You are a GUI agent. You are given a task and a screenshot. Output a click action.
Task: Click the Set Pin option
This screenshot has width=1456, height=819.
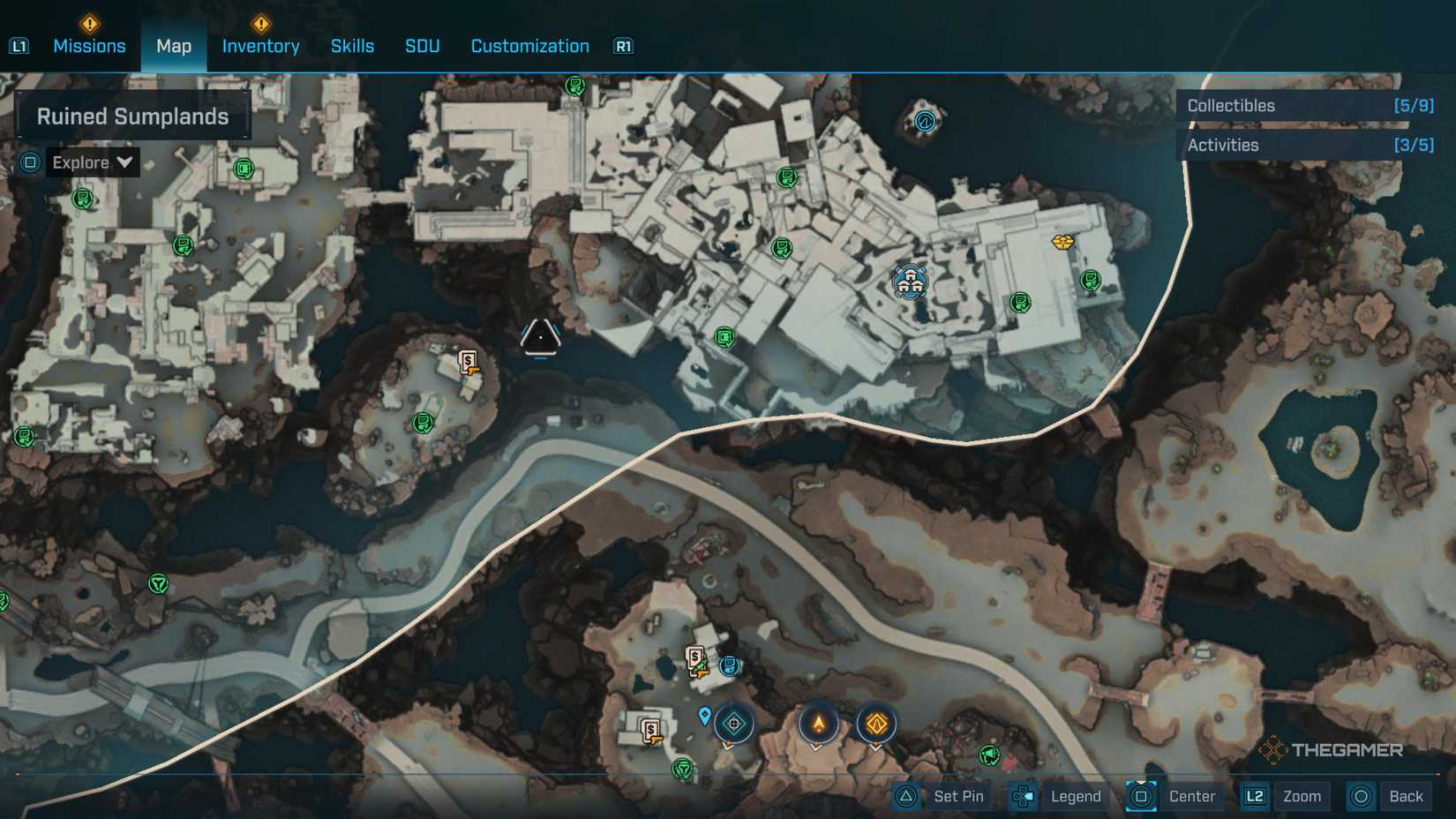click(941, 796)
